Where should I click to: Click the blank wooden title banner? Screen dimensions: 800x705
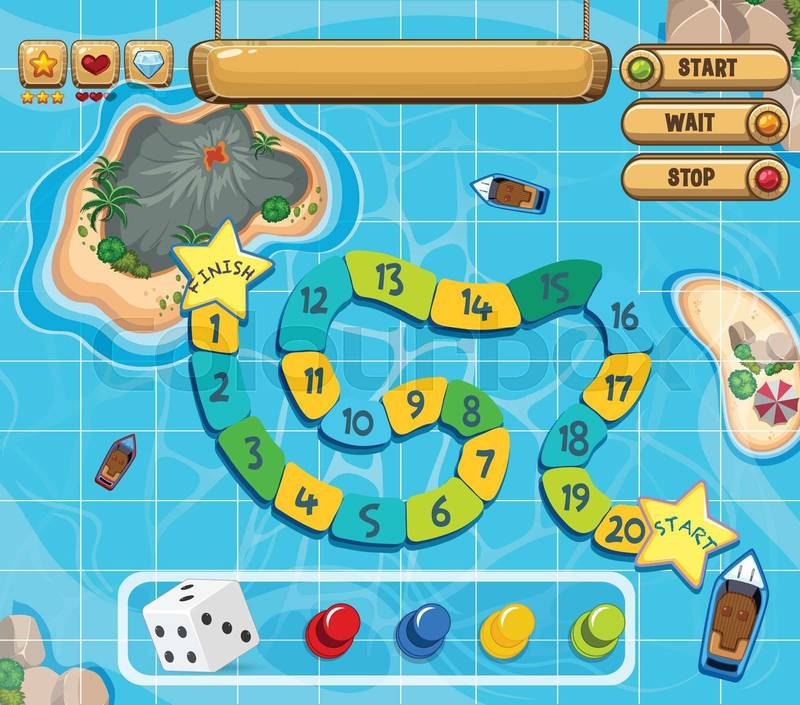click(399, 70)
